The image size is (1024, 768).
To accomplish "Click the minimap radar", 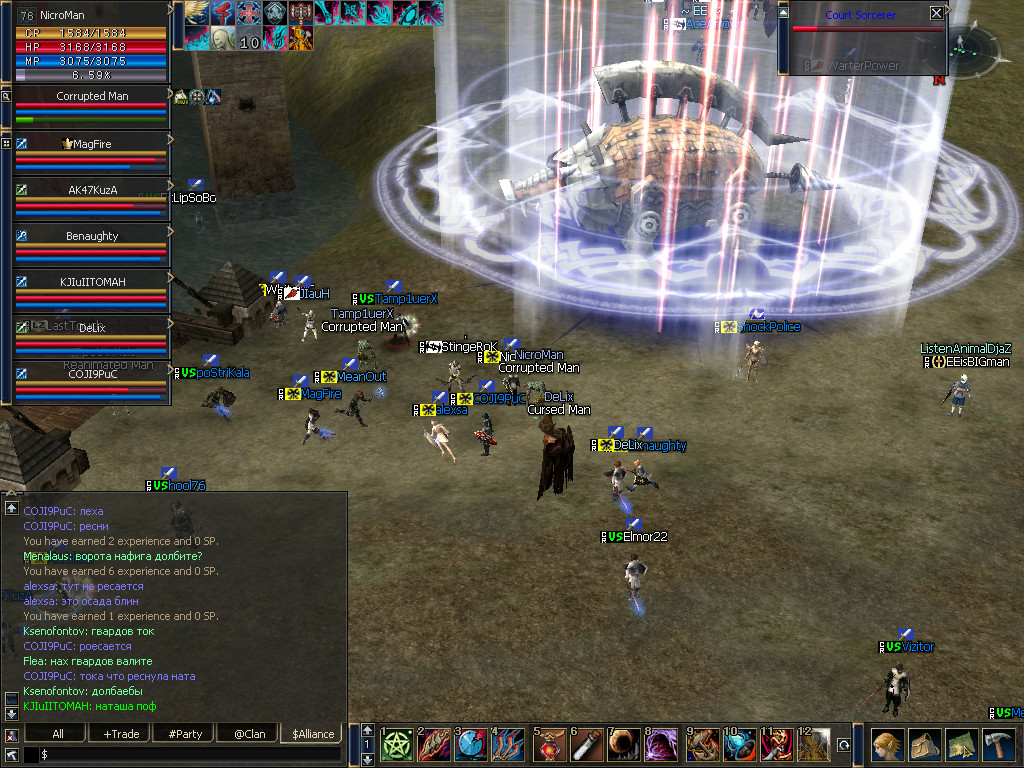I will (972, 48).
